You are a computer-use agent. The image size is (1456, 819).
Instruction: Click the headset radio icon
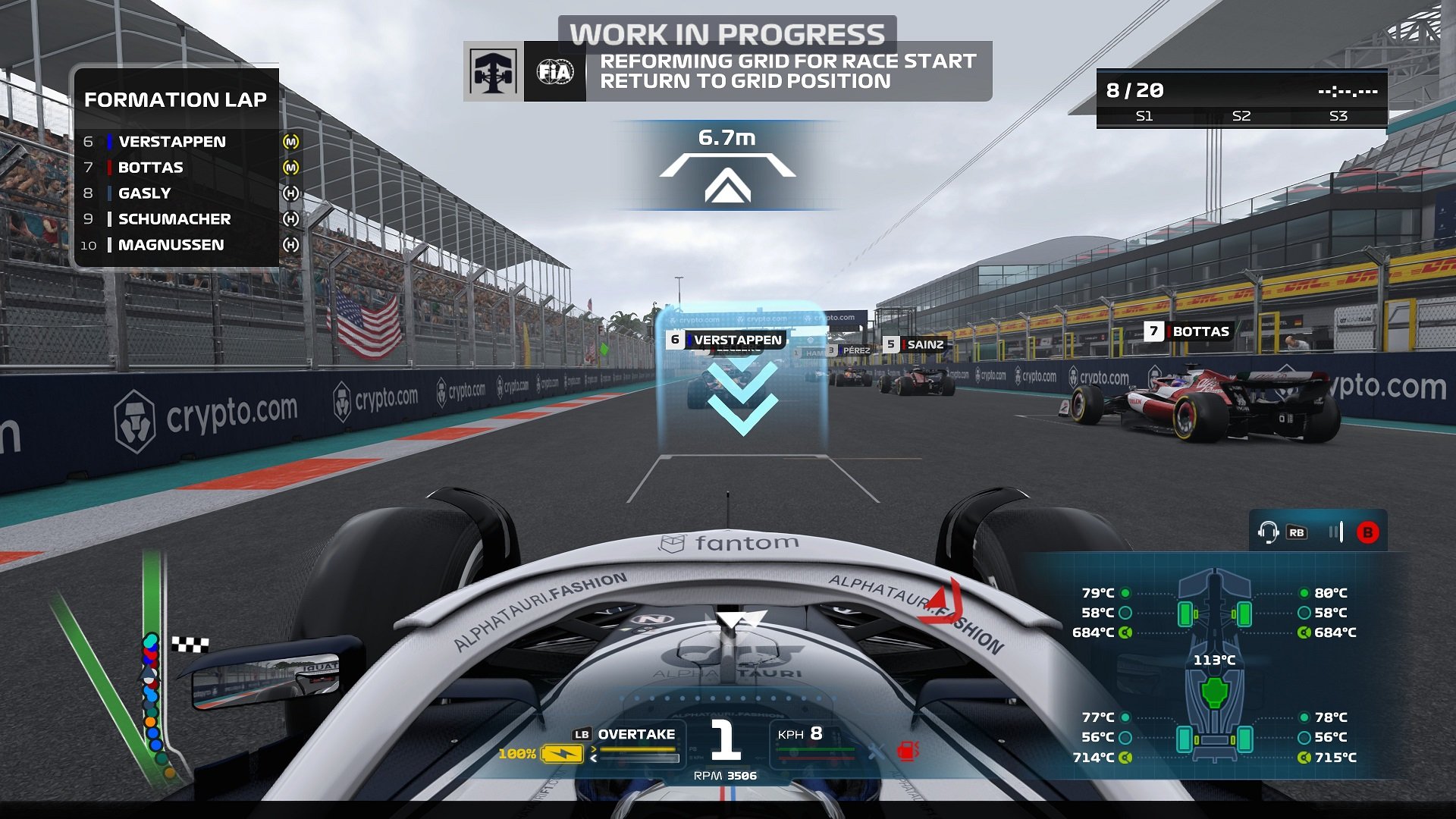pyautogui.click(x=1269, y=532)
